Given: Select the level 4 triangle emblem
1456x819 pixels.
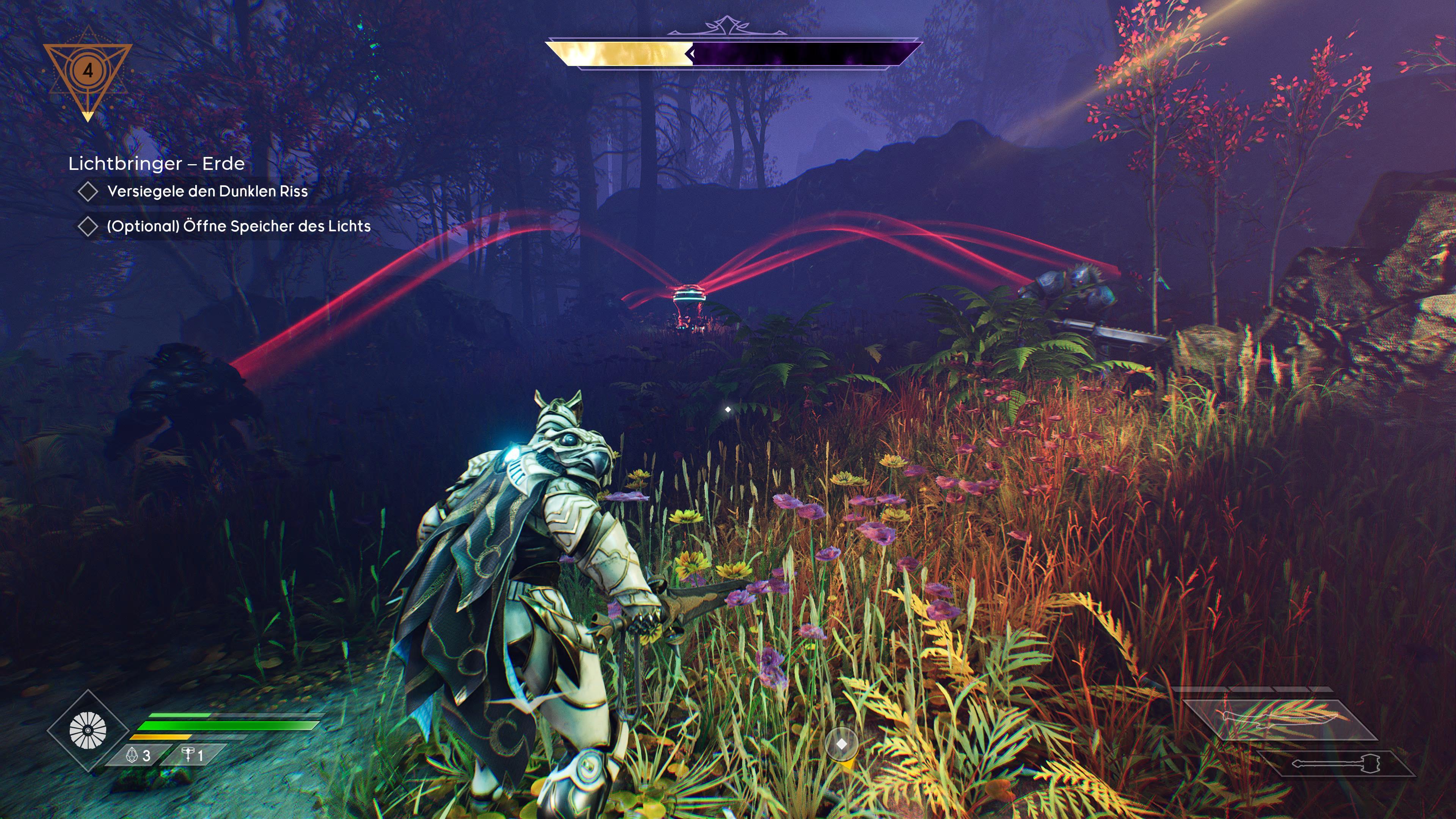Looking at the screenshot, I should [x=88, y=72].
